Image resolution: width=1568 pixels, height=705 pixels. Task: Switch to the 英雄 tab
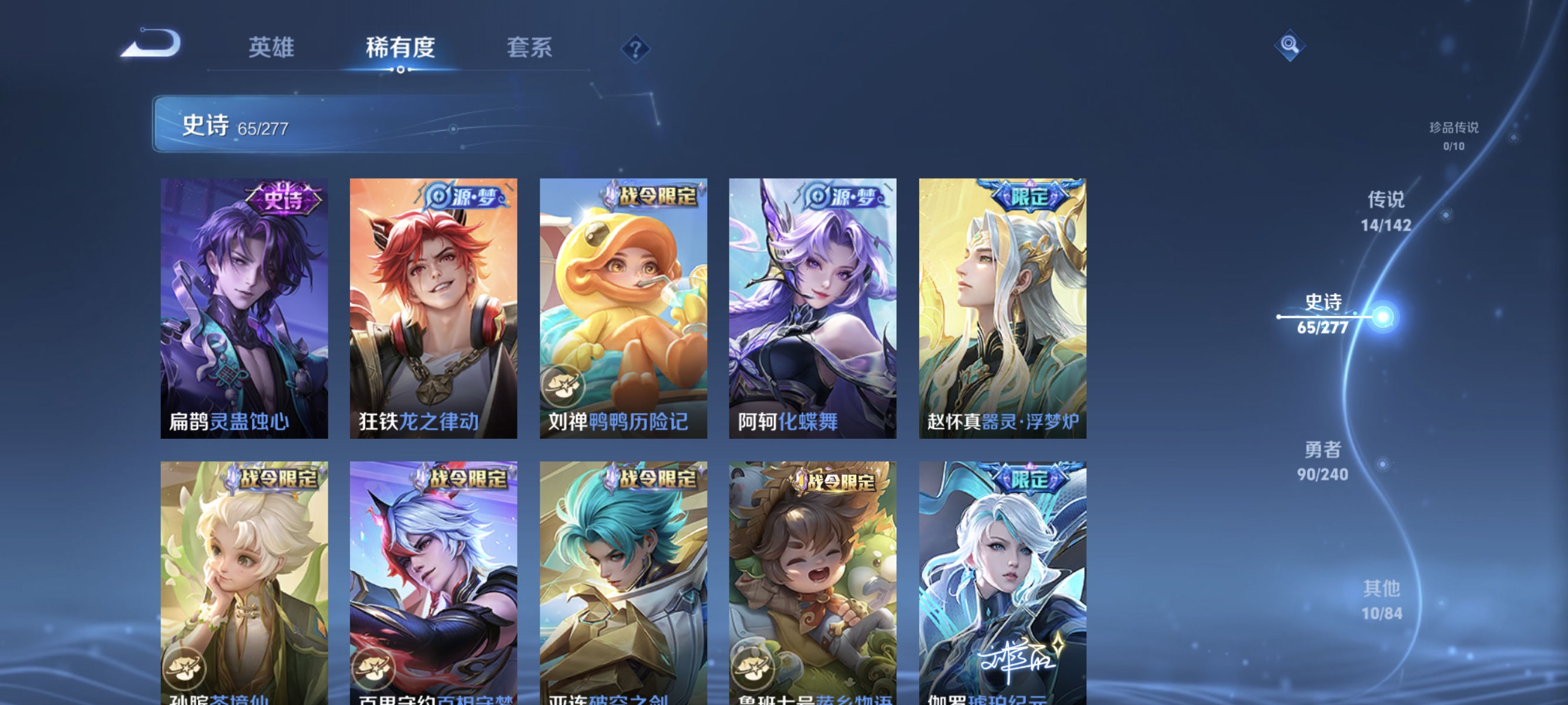(271, 48)
